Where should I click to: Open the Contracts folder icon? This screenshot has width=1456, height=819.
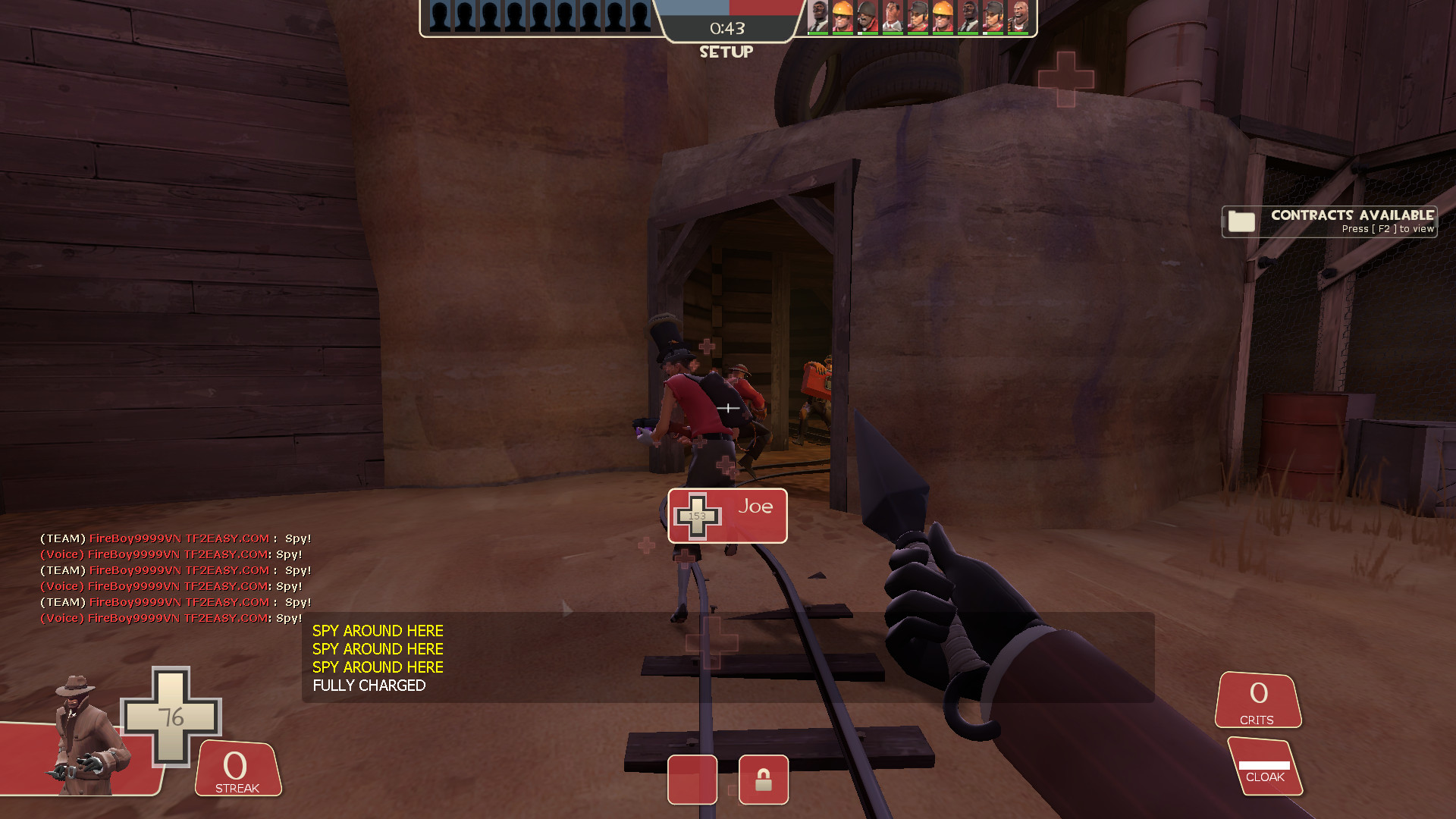click(1240, 221)
